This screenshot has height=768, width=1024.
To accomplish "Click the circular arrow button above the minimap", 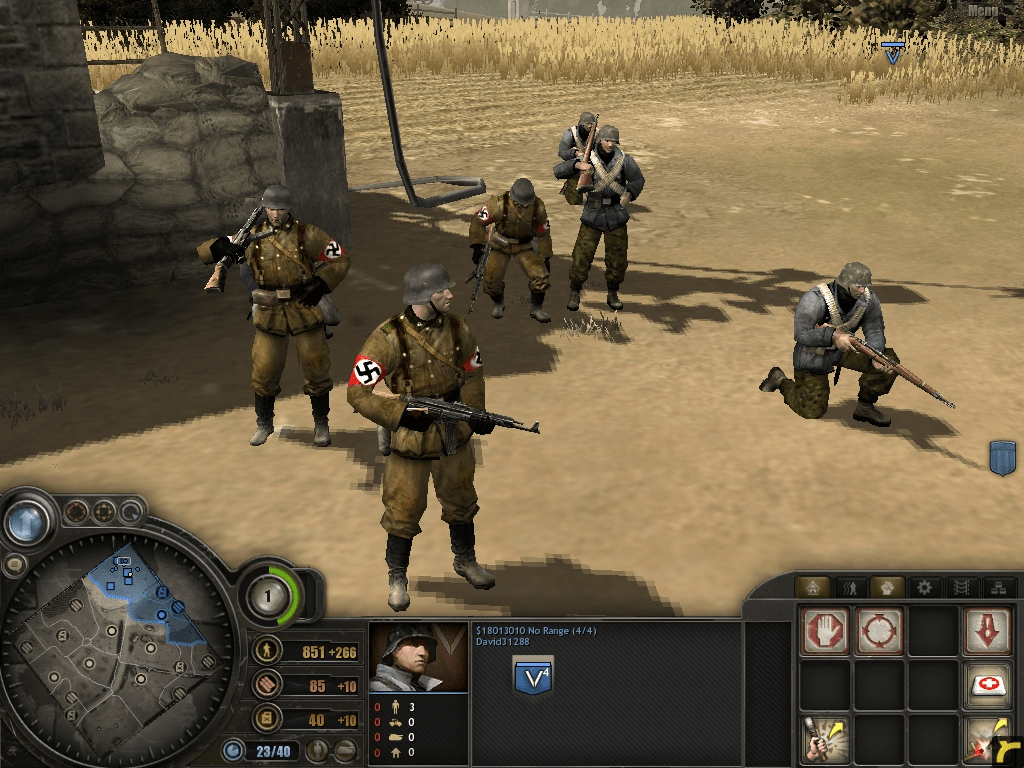I will click(x=132, y=513).
